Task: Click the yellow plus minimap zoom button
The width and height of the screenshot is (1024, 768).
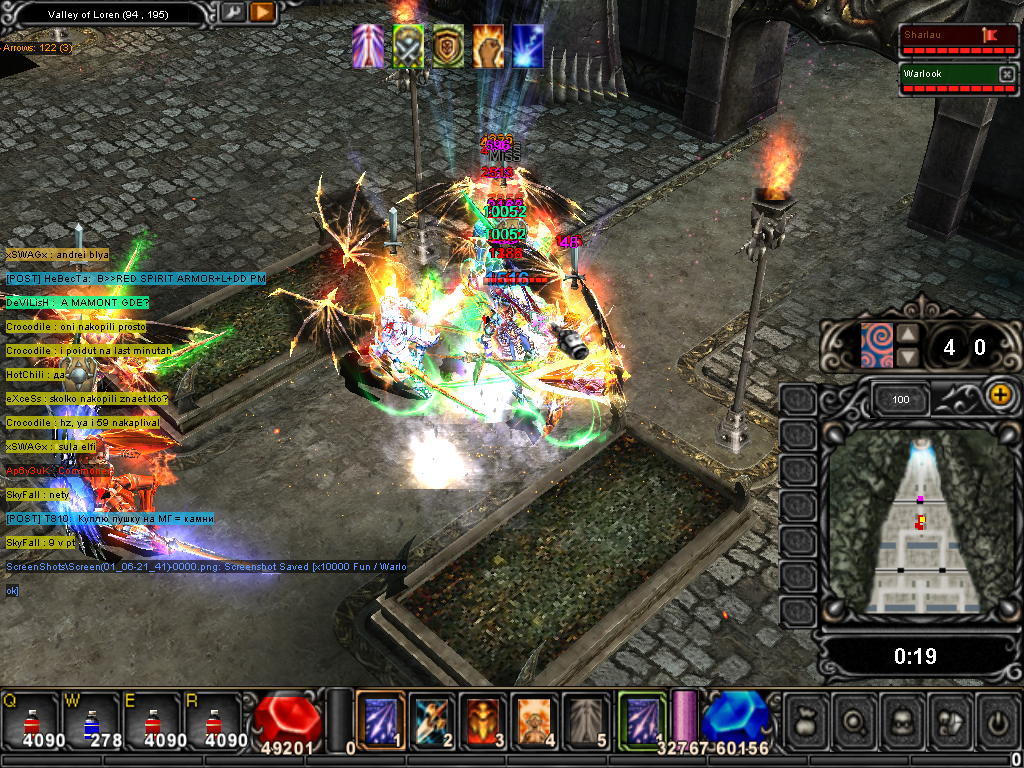Action: click(999, 394)
